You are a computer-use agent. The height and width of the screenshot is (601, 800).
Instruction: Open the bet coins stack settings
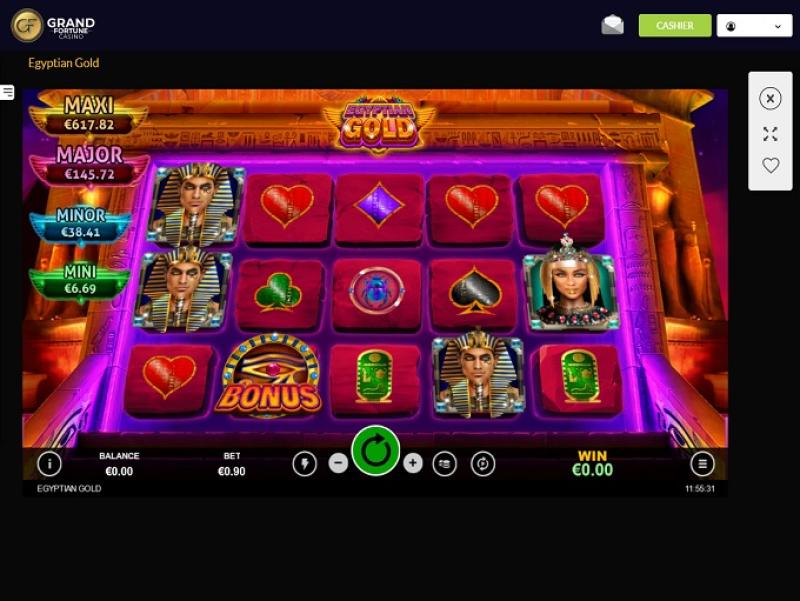(445, 463)
